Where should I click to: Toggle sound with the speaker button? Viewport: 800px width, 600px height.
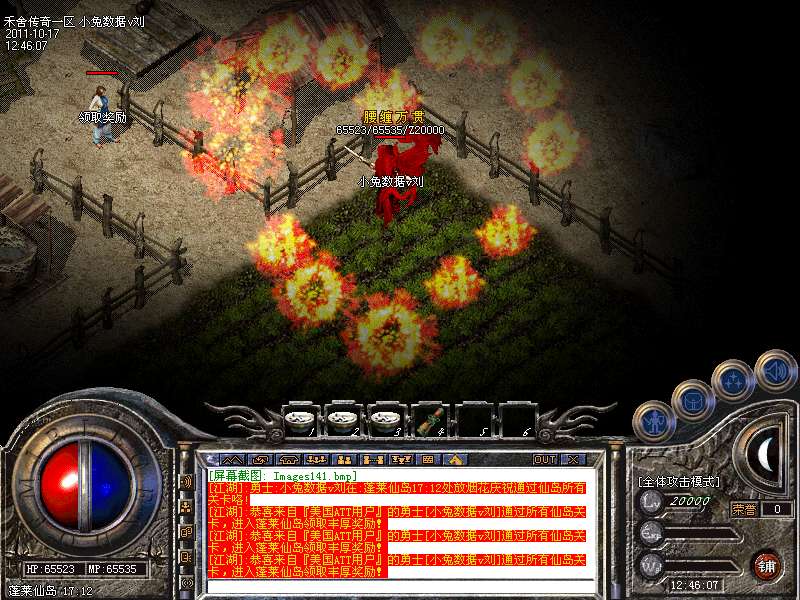[x=774, y=367]
